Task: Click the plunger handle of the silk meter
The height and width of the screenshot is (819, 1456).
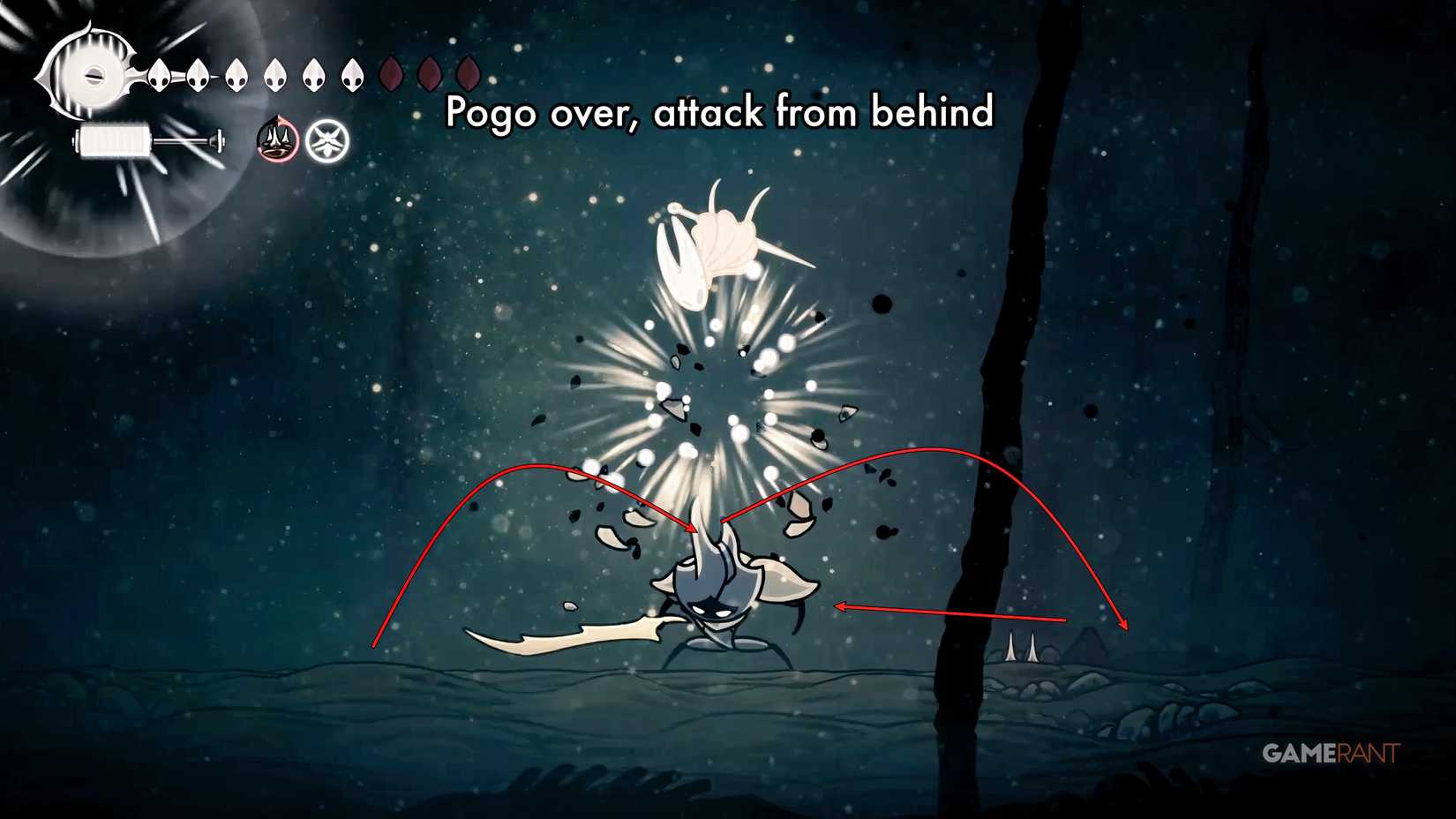Action: [218, 139]
